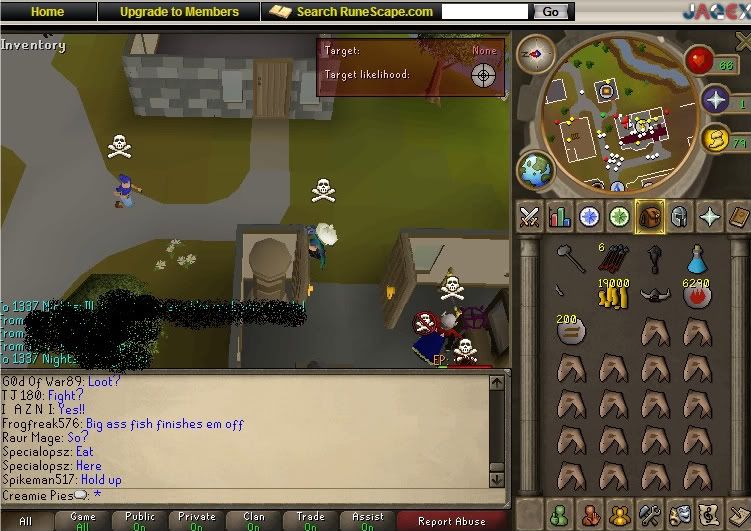Click the Go search button
Image resolution: width=751 pixels, height=531 pixels.
click(x=550, y=12)
